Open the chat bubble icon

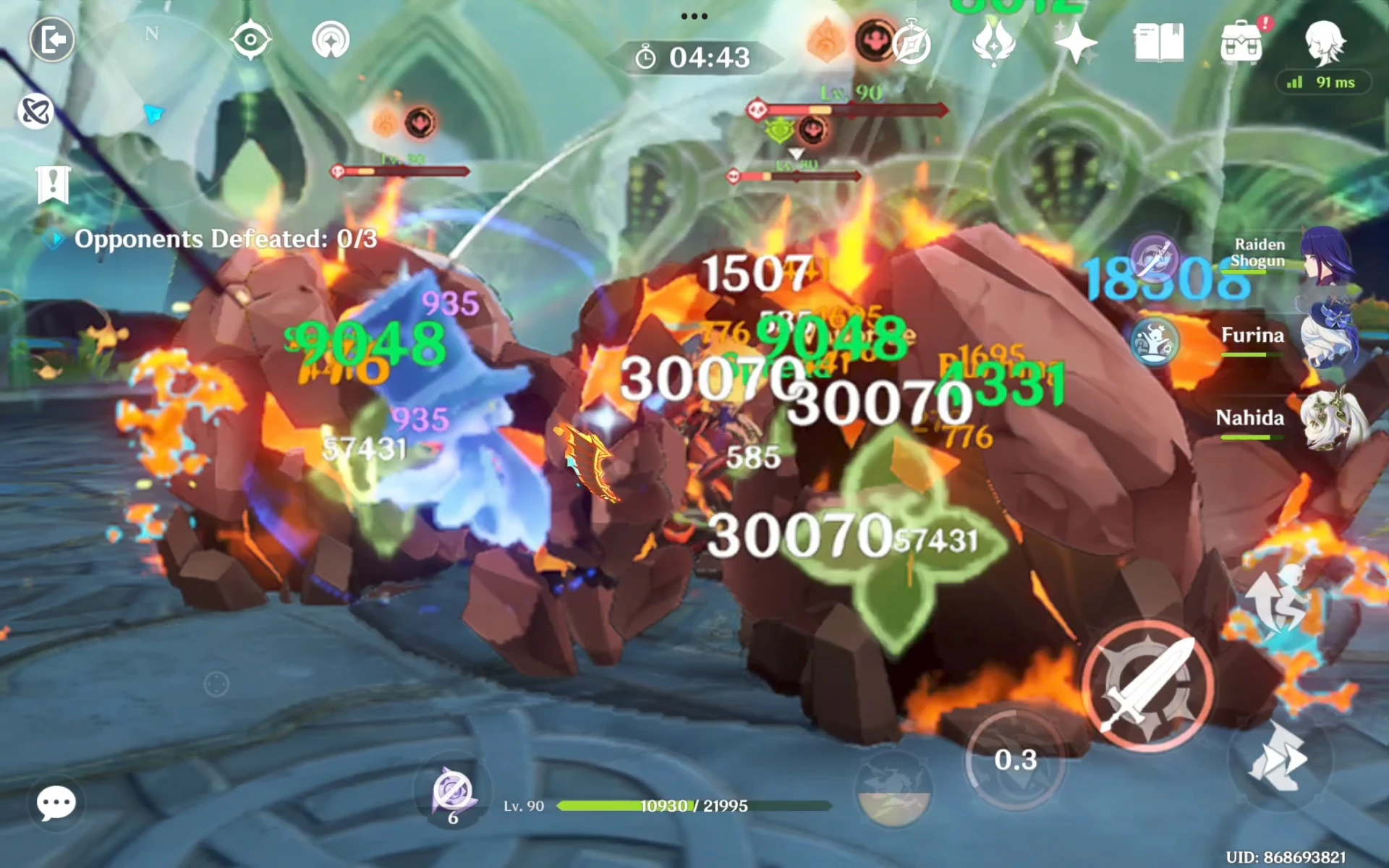(54, 801)
